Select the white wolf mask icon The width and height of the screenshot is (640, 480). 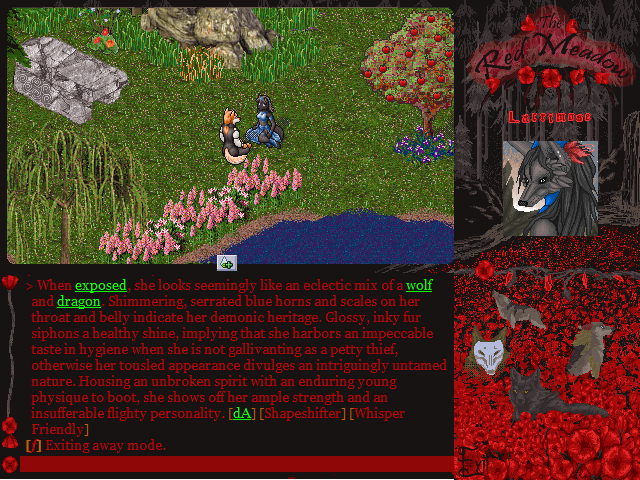(x=486, y=354)
